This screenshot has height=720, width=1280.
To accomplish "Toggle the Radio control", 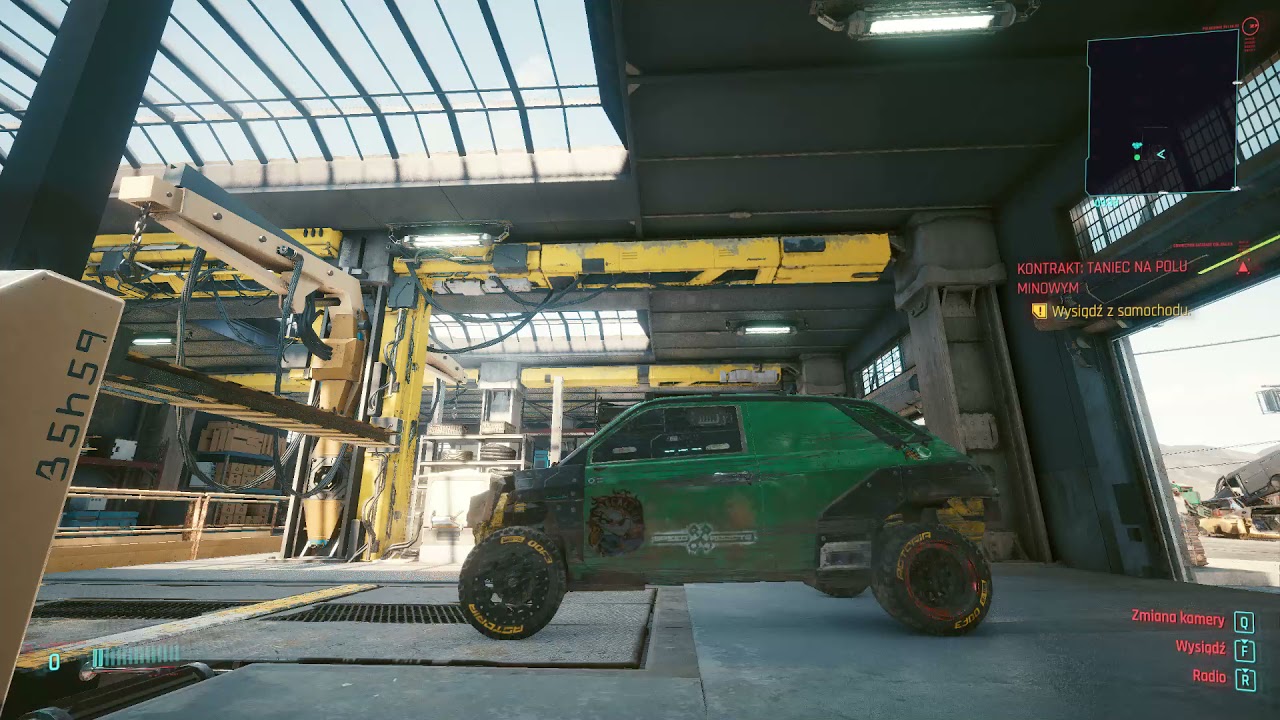I will pyautogui.click(x=1209, y=676).
